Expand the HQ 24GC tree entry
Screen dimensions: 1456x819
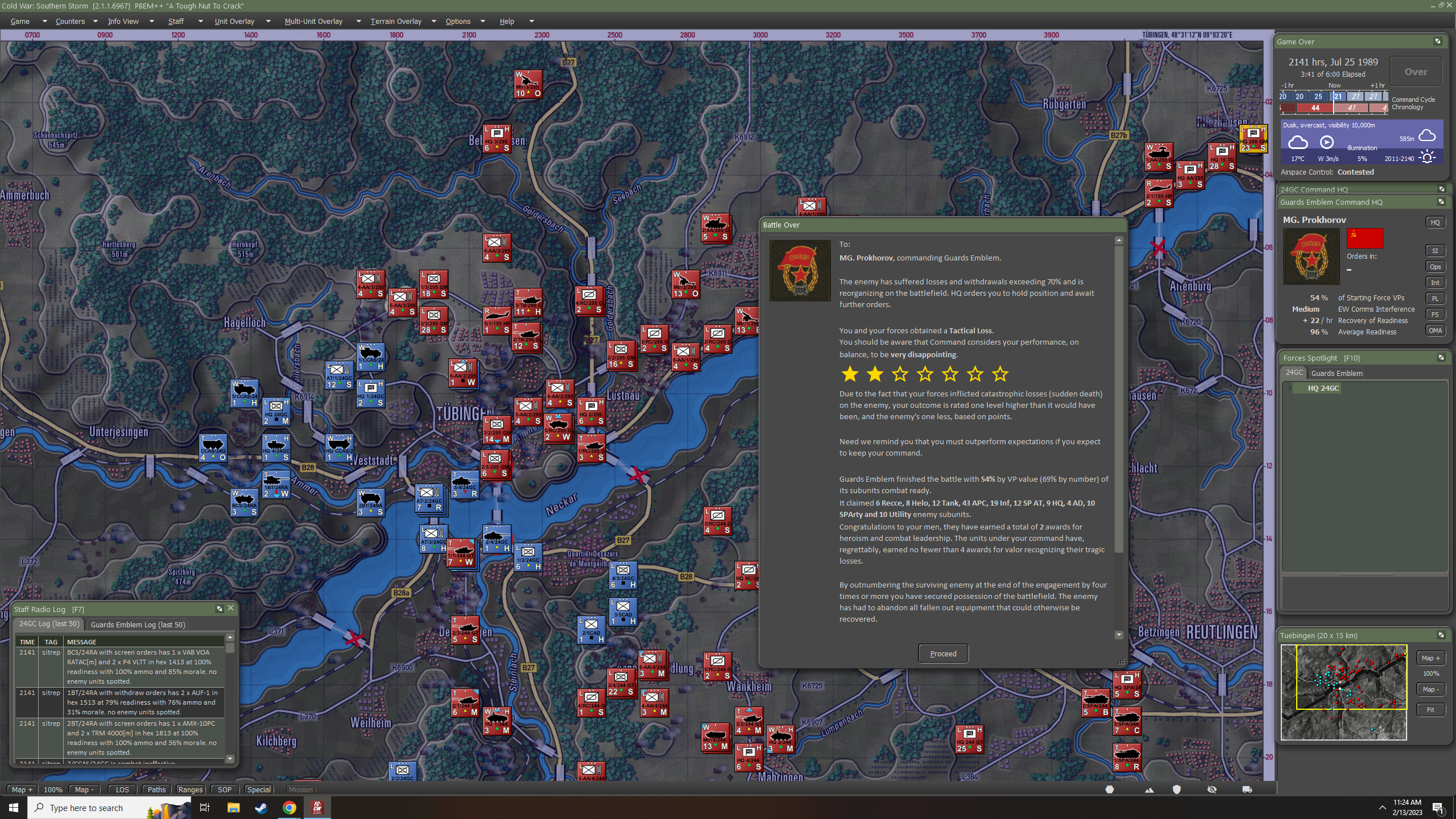coord(1291,388)
